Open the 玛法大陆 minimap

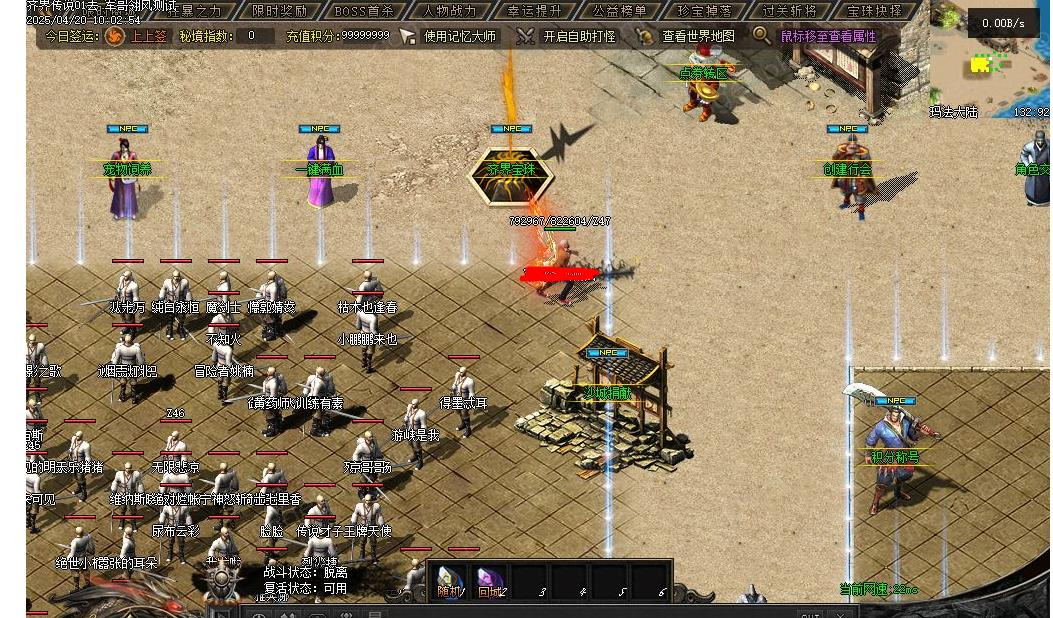pyautogui.click(x=988, y=62)
